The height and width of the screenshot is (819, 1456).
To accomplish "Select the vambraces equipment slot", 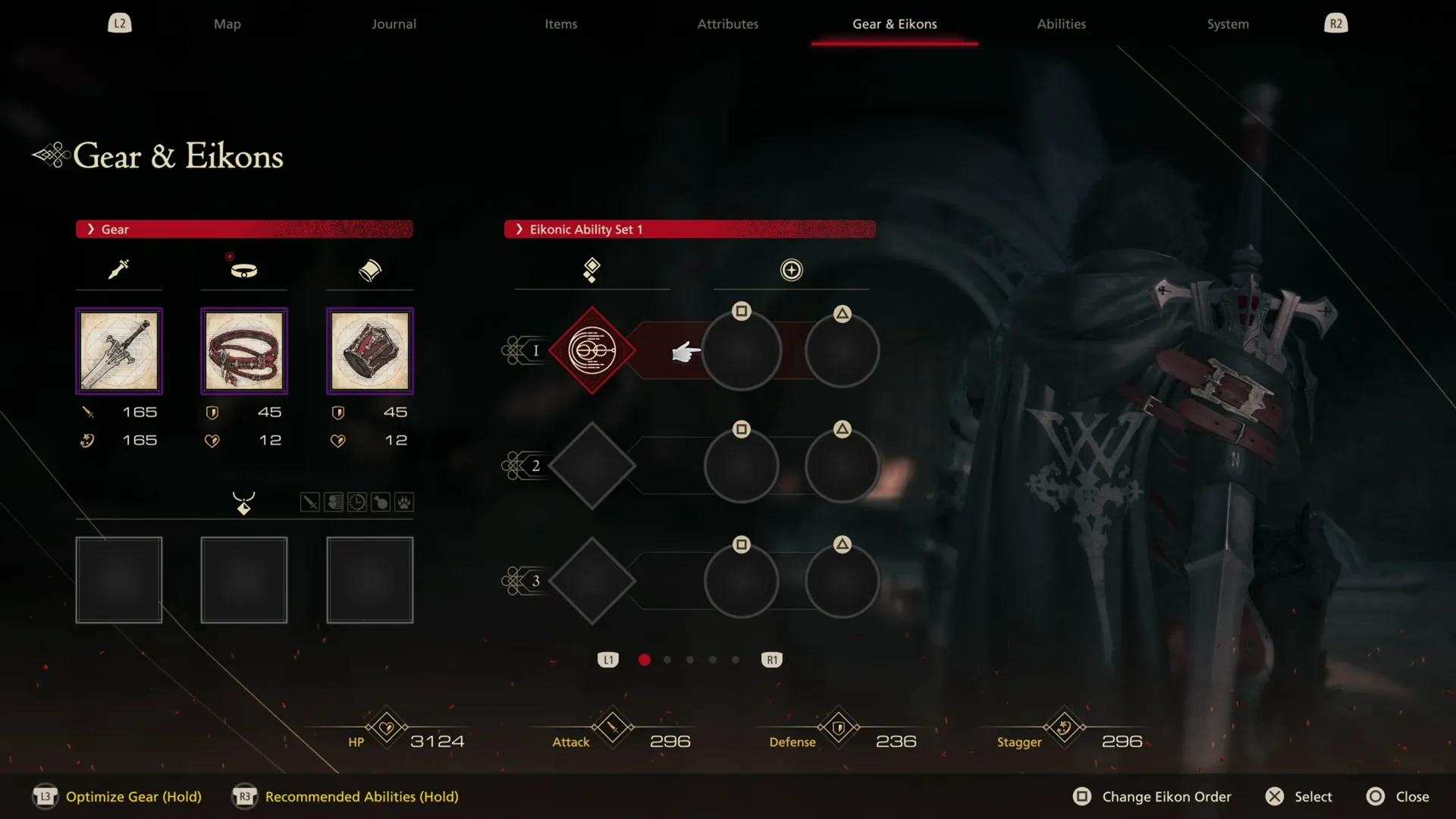I will coord(369,350).
